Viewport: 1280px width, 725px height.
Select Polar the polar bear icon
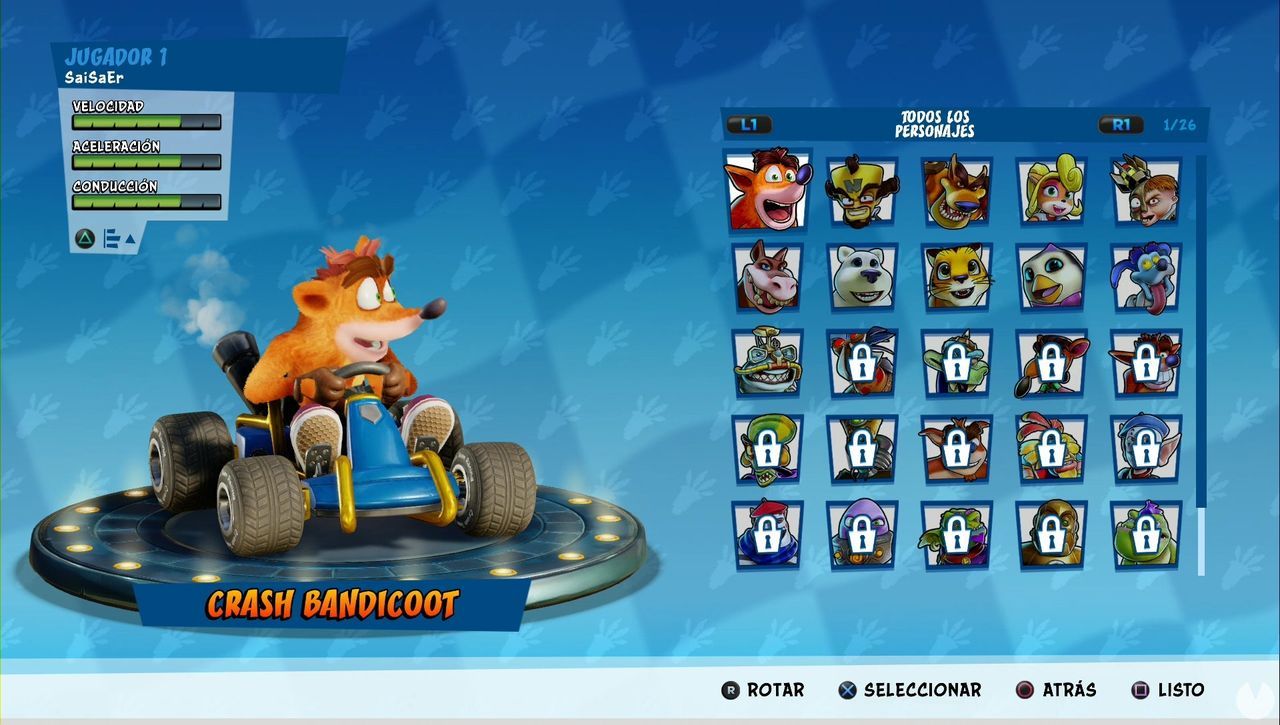click(863, 278)
